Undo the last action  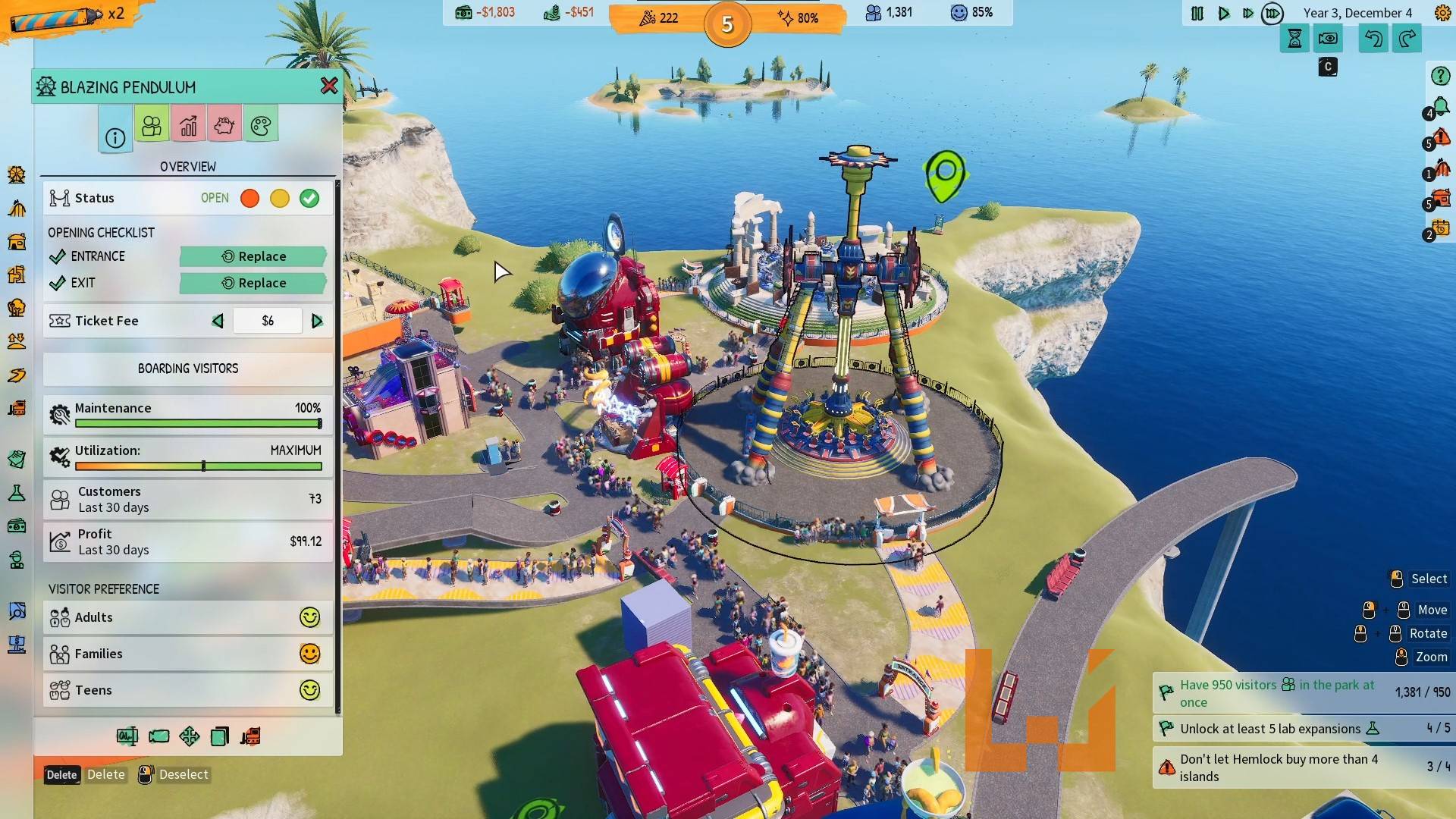coord(1373,39)
